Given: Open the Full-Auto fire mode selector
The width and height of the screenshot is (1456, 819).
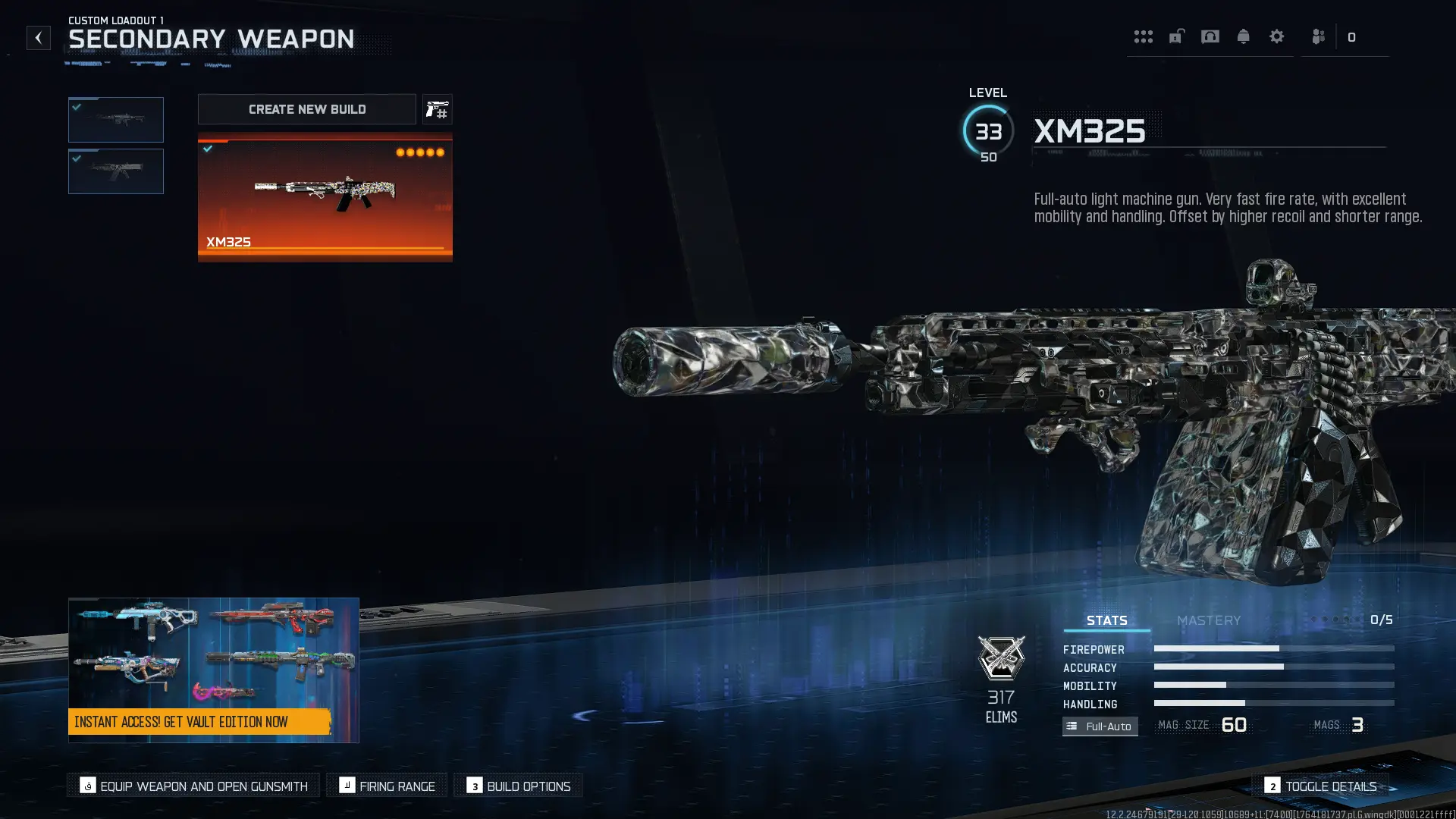Looking at the screenshot, I should (1100, 726).
